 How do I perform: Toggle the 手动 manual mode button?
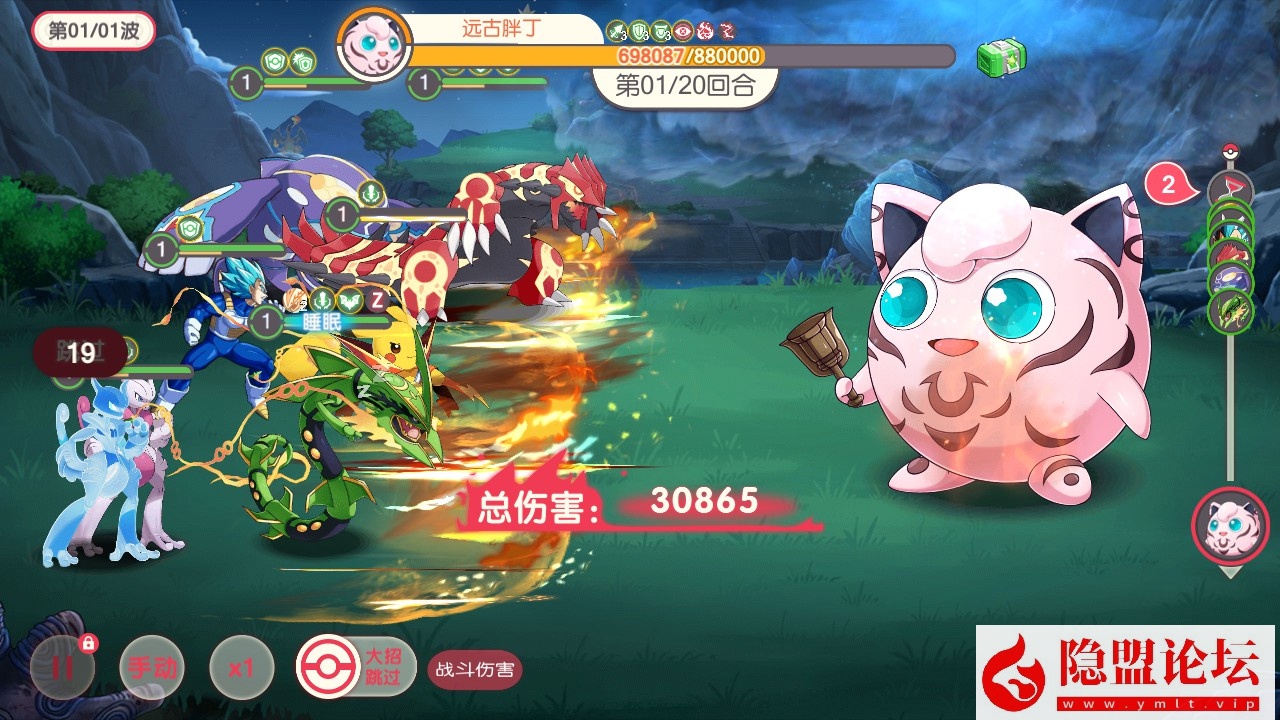(152, 667)
